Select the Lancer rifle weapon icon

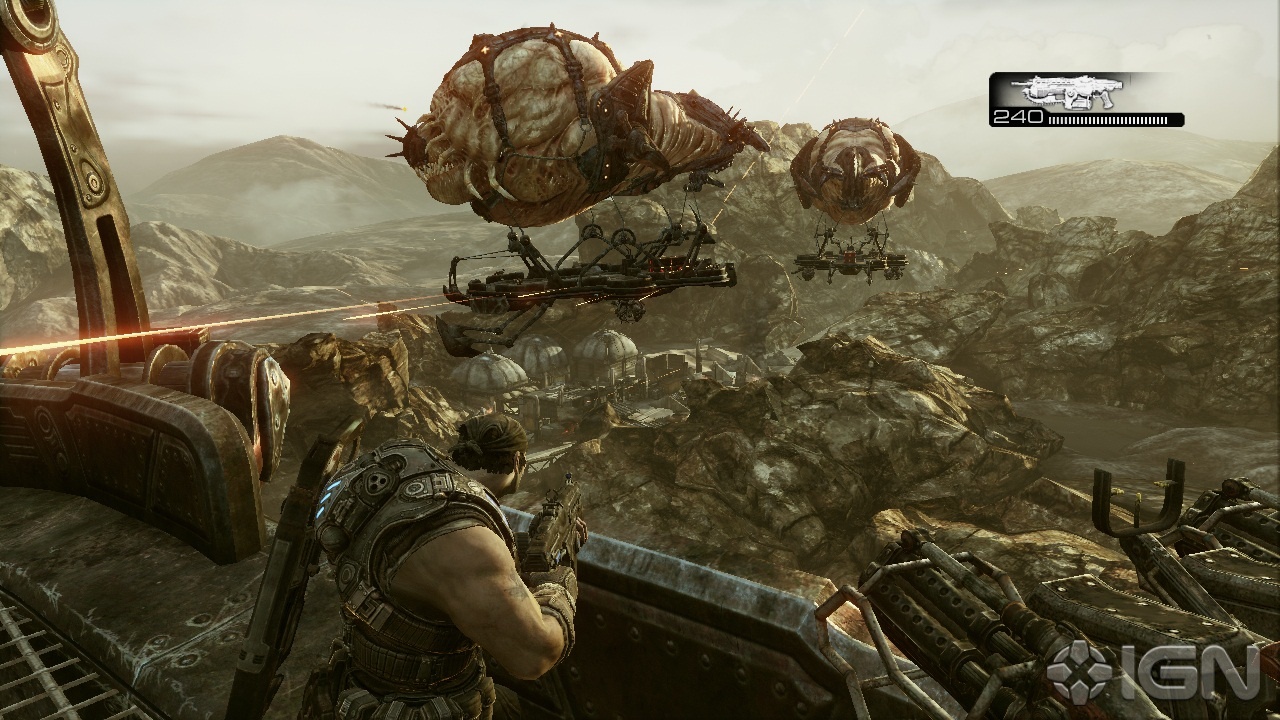[x=1066, y=91]
